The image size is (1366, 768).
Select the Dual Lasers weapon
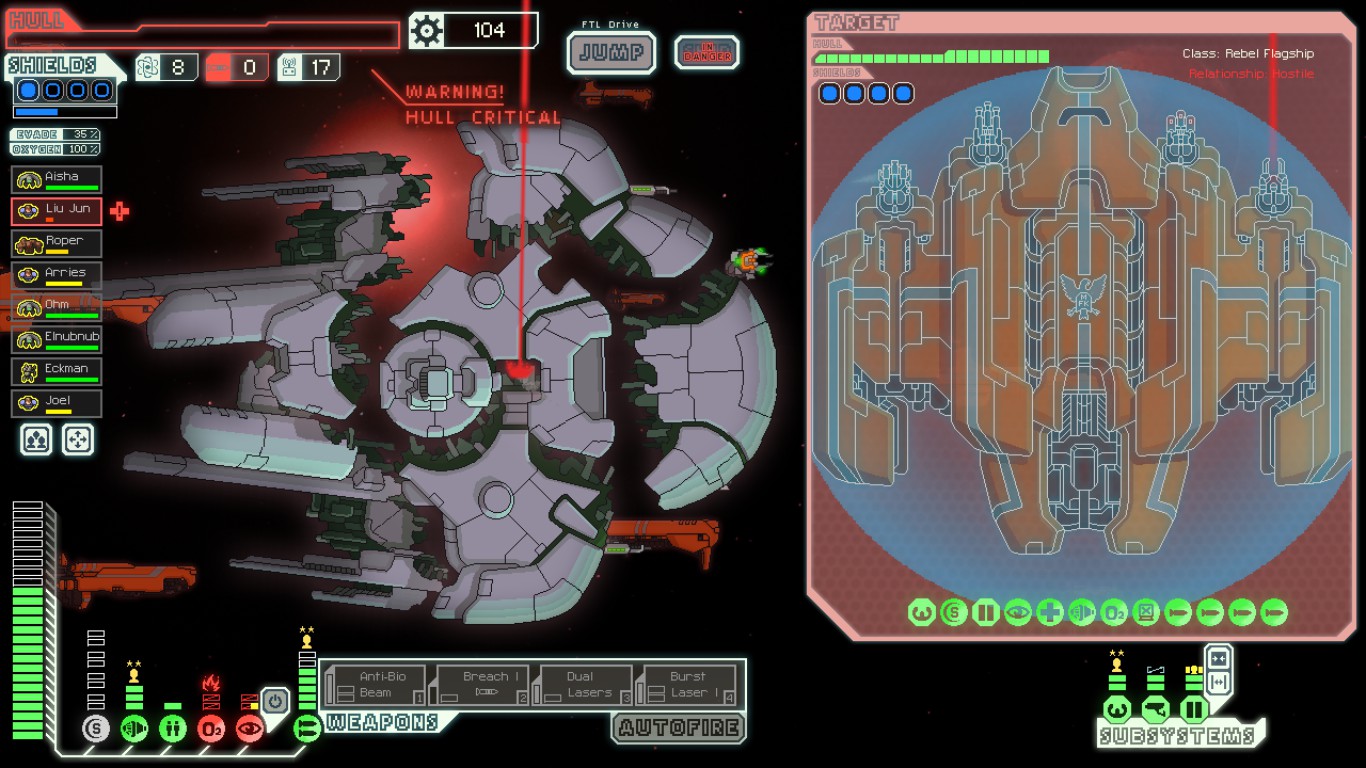(x=585, y=685)
